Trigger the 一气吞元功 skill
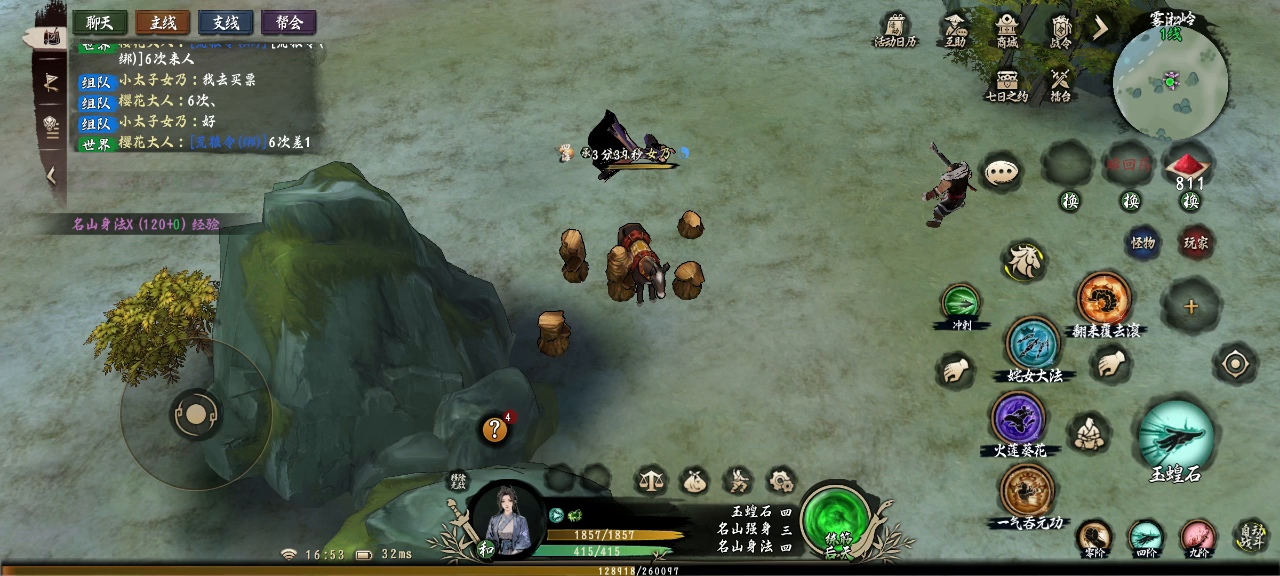The image size is (1280, 576). tap(1028, 490)
